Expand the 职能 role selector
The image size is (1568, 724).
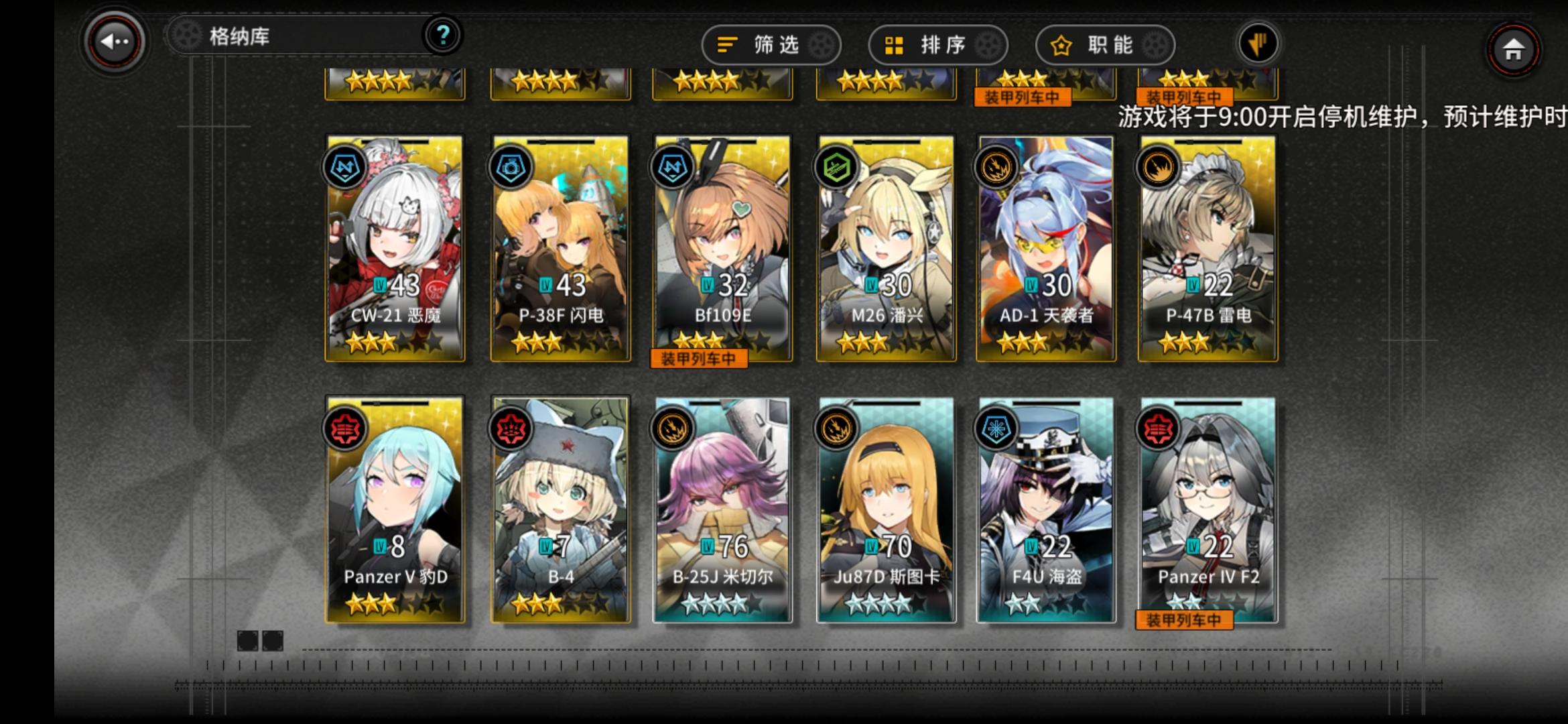click(x=1104, y=45)
